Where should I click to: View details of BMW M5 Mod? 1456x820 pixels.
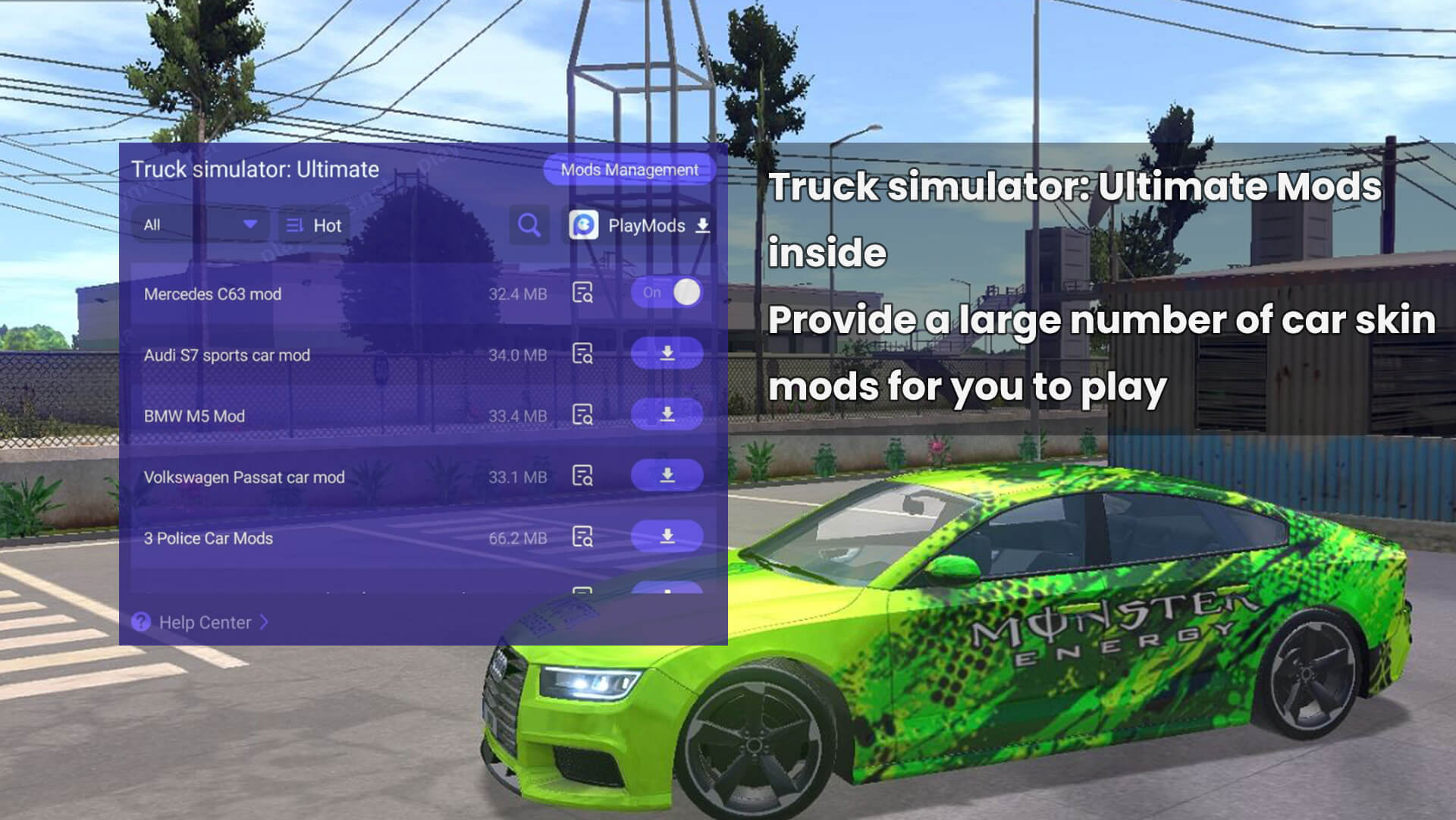coord(582,415)
